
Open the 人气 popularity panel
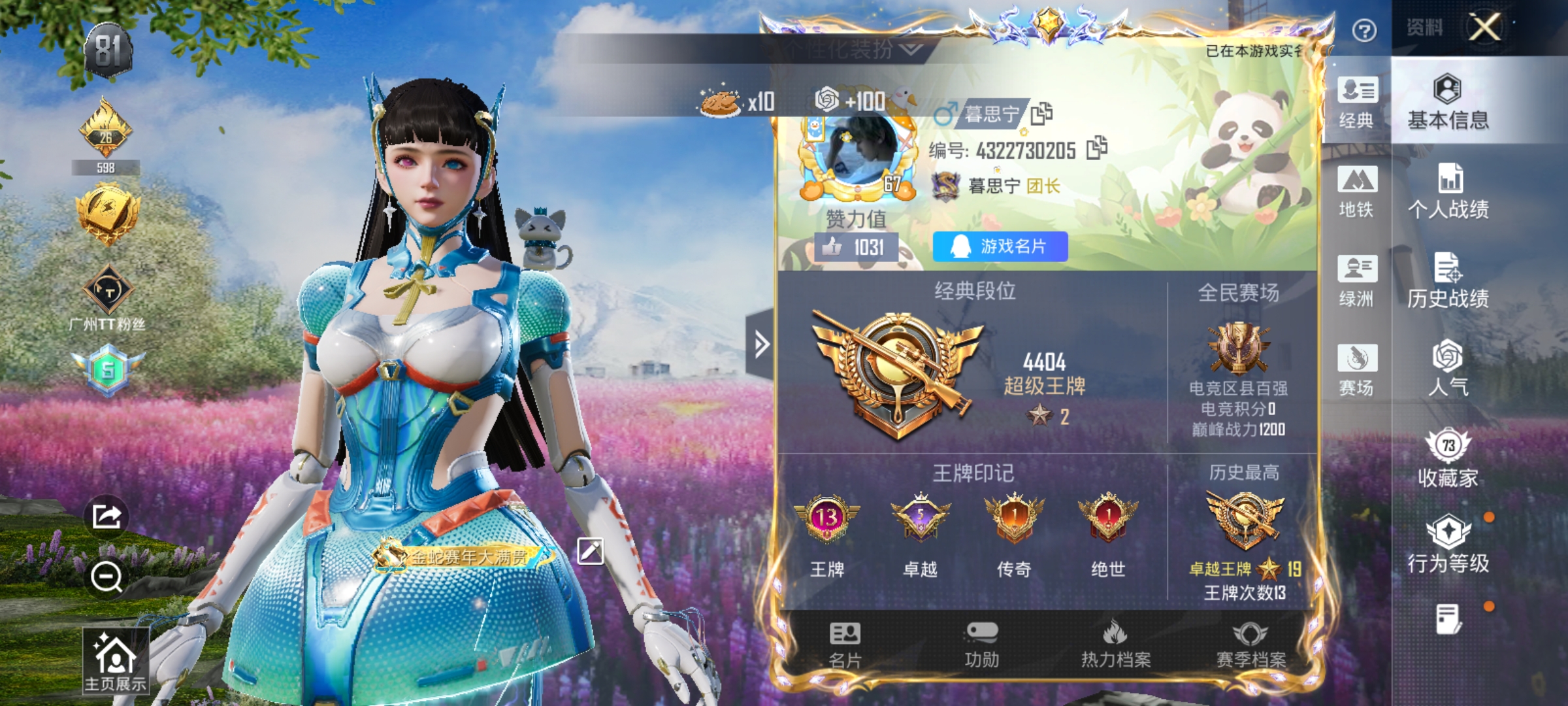(x=1448, y=366)
